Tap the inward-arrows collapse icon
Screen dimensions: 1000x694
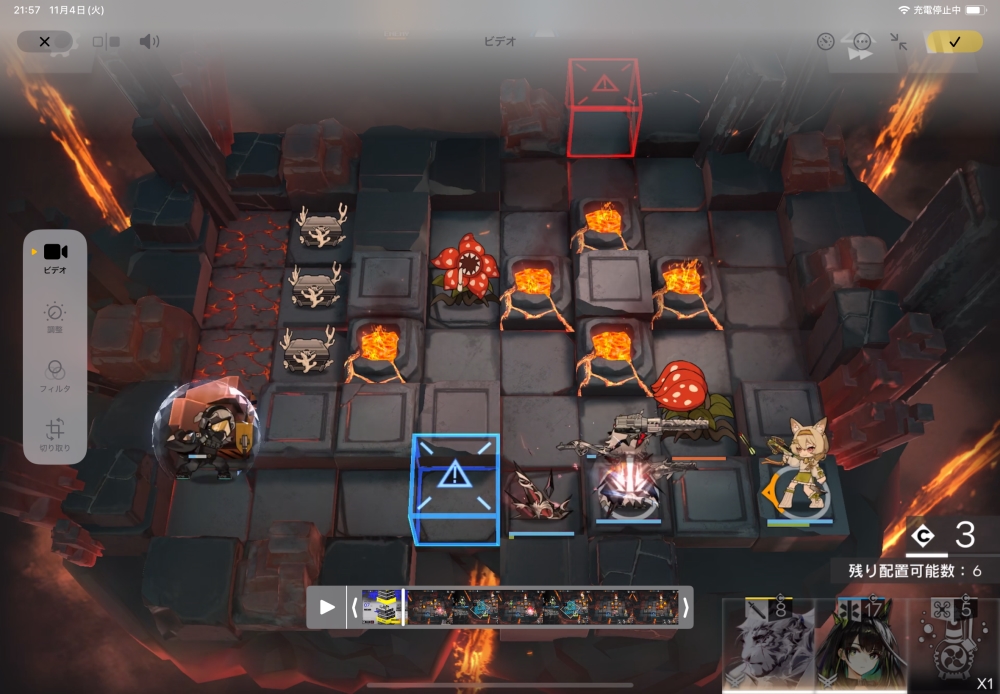(898, 41)
